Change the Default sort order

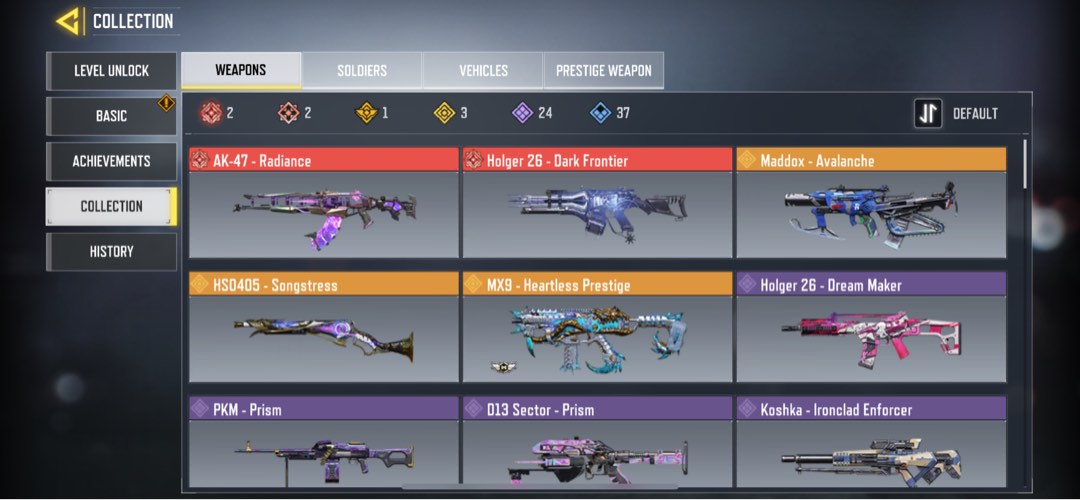click(958, 114)
